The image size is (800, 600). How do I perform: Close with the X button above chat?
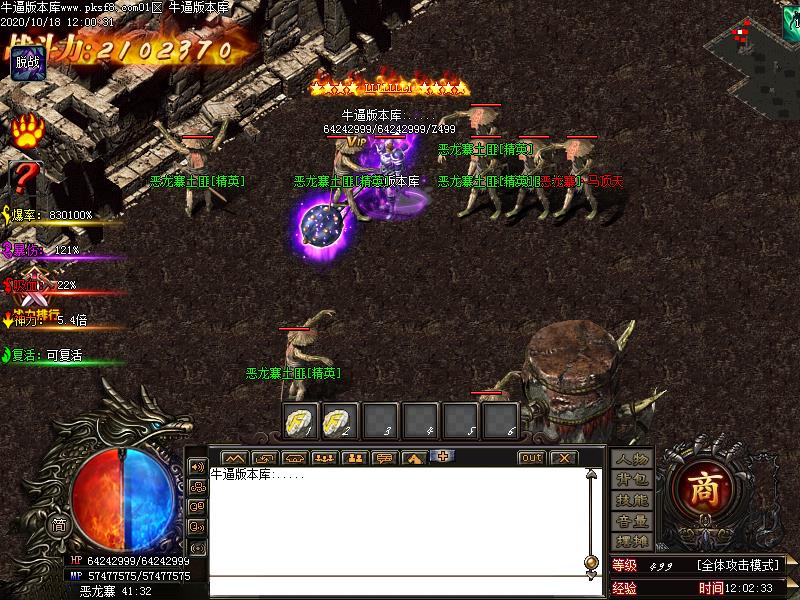pyautogui.click(x=564, y=458)
